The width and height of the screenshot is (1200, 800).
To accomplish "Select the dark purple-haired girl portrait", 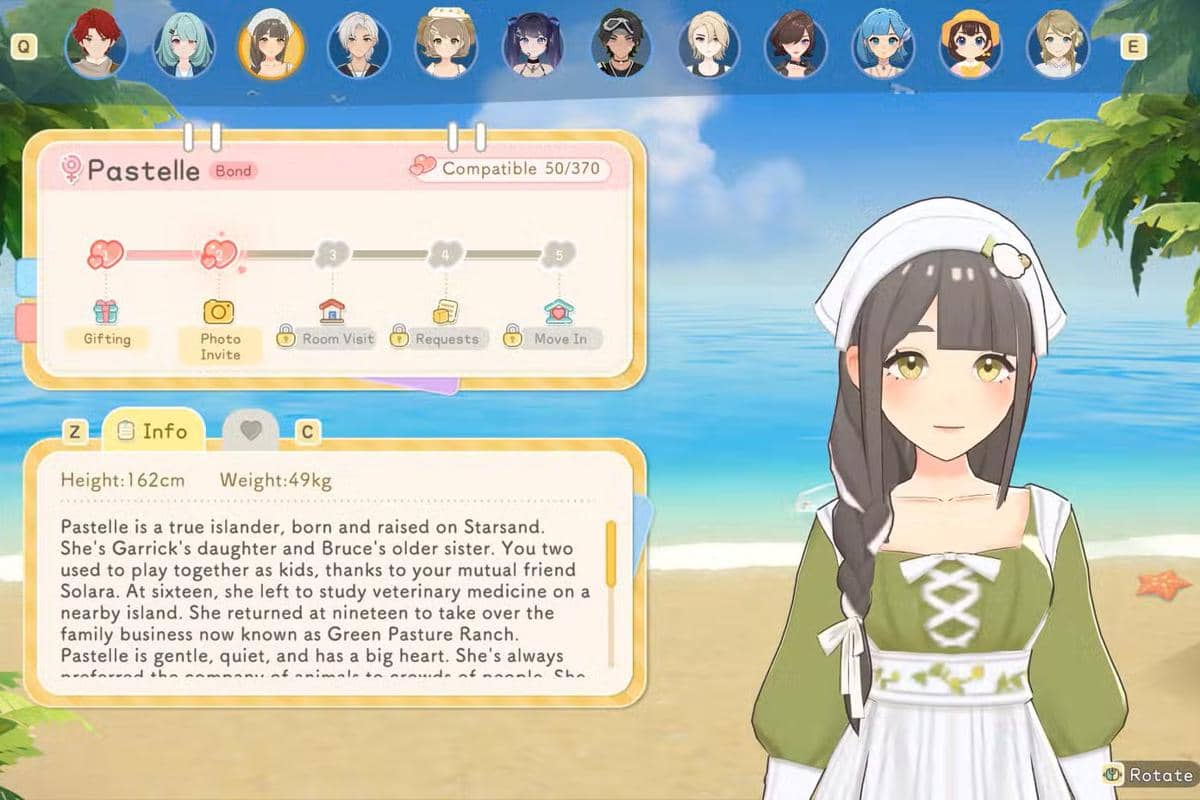I will click(534, 46).
